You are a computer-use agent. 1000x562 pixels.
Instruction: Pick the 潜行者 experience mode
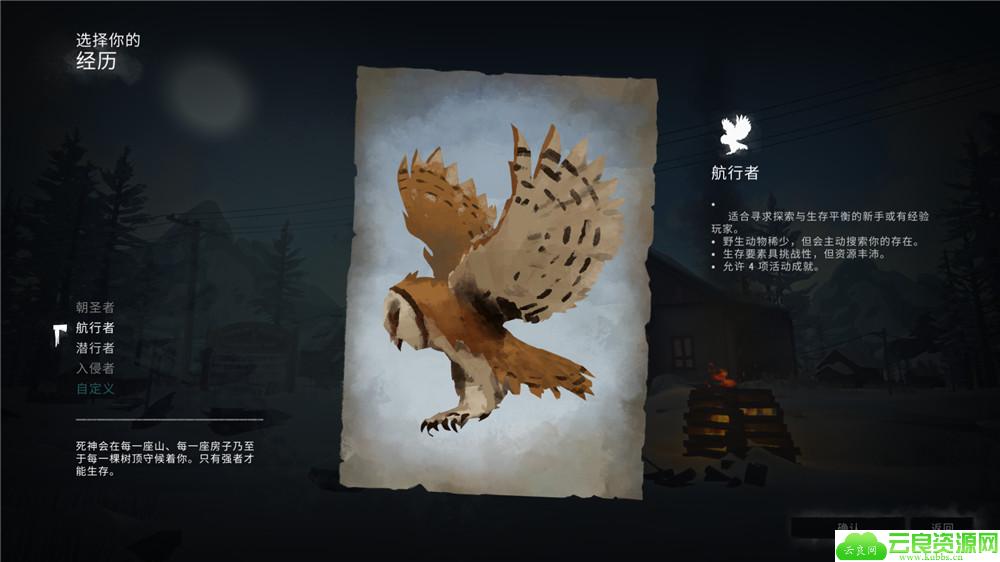[x=95, y=348]
